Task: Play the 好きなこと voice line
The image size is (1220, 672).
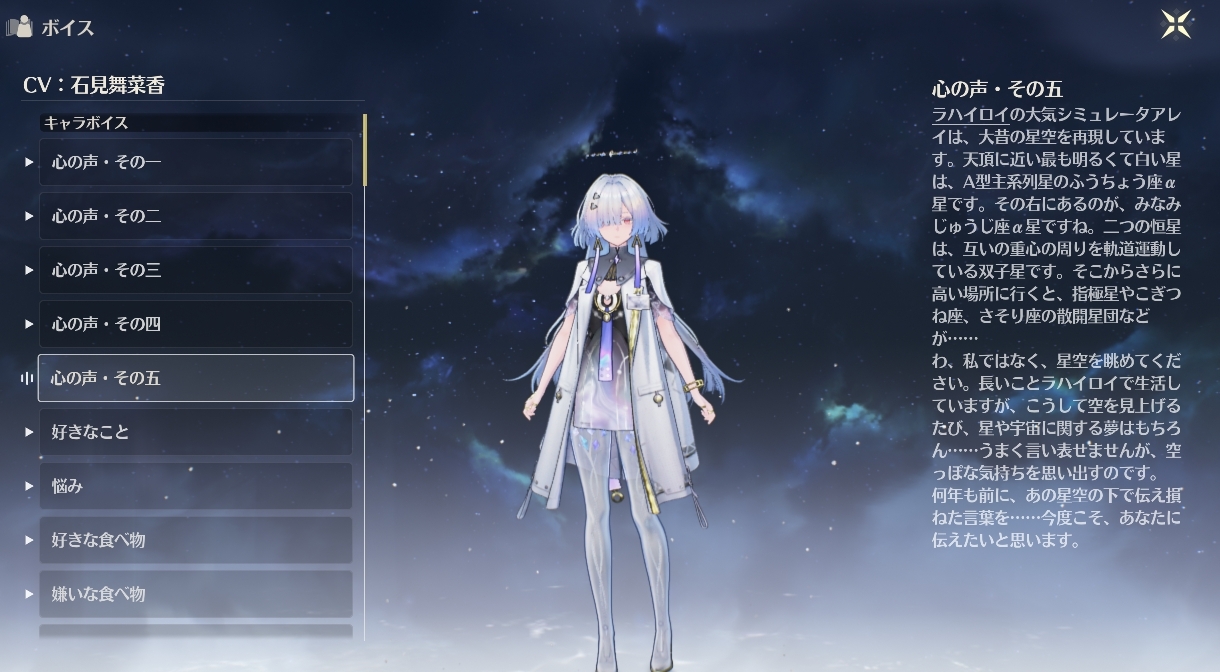Action: pos(195,432)
